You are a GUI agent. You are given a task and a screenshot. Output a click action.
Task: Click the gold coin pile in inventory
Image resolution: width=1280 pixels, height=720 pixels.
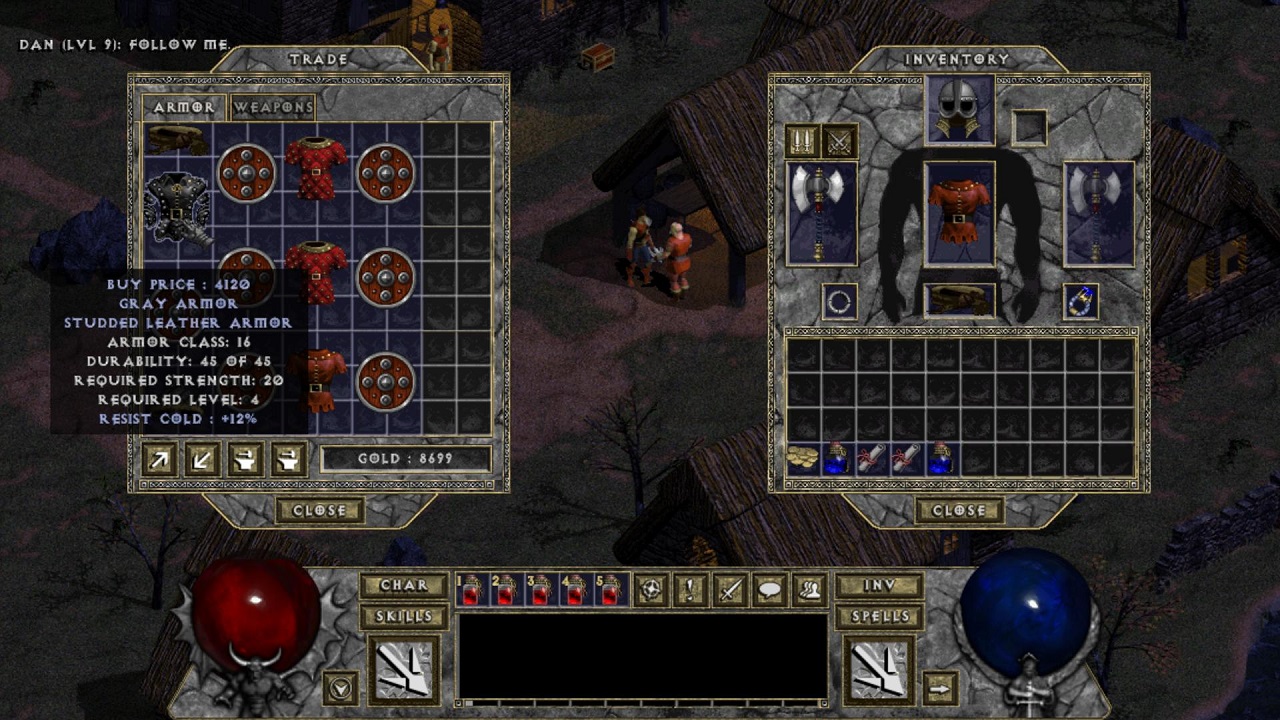802,458
